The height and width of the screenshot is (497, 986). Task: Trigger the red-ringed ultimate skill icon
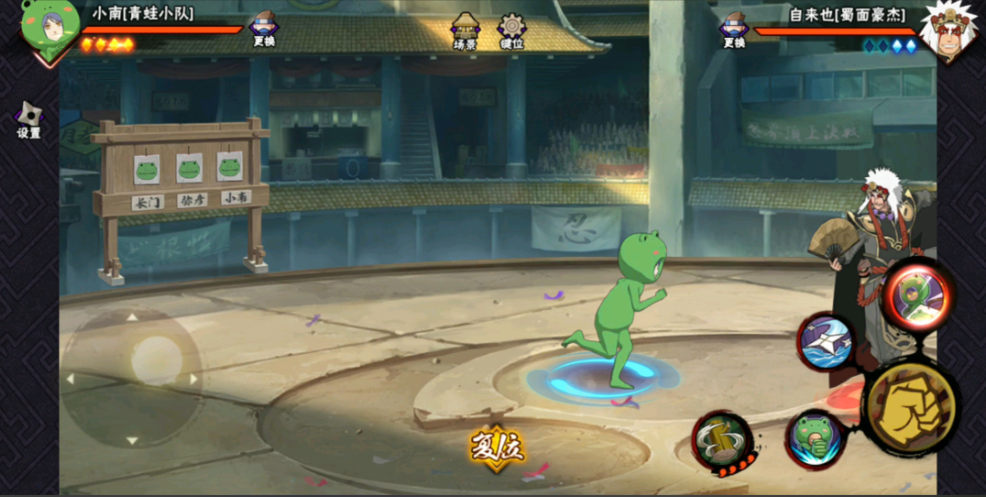(916, 295)
